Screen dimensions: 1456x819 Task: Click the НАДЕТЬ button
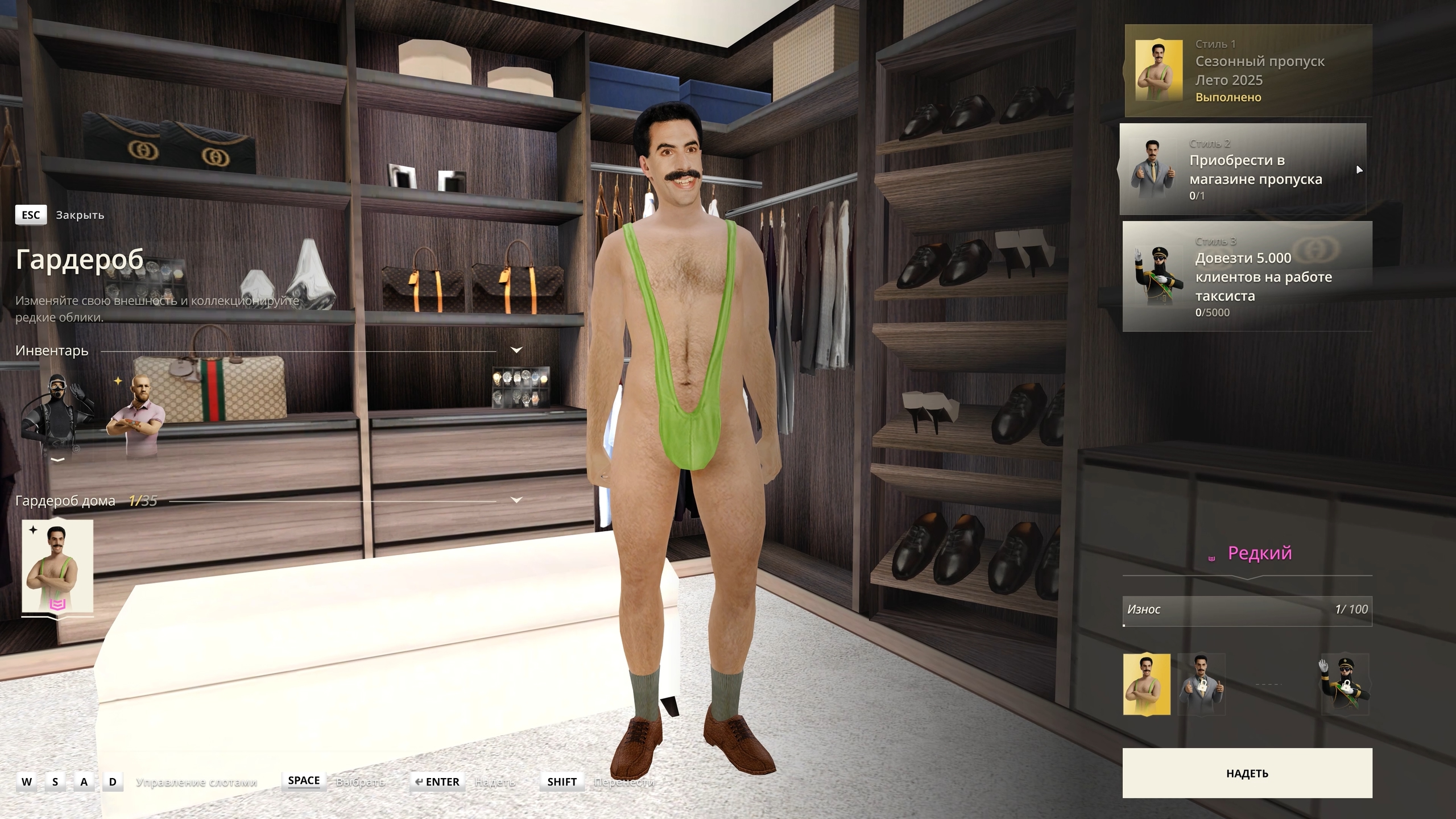[1247, 773]
